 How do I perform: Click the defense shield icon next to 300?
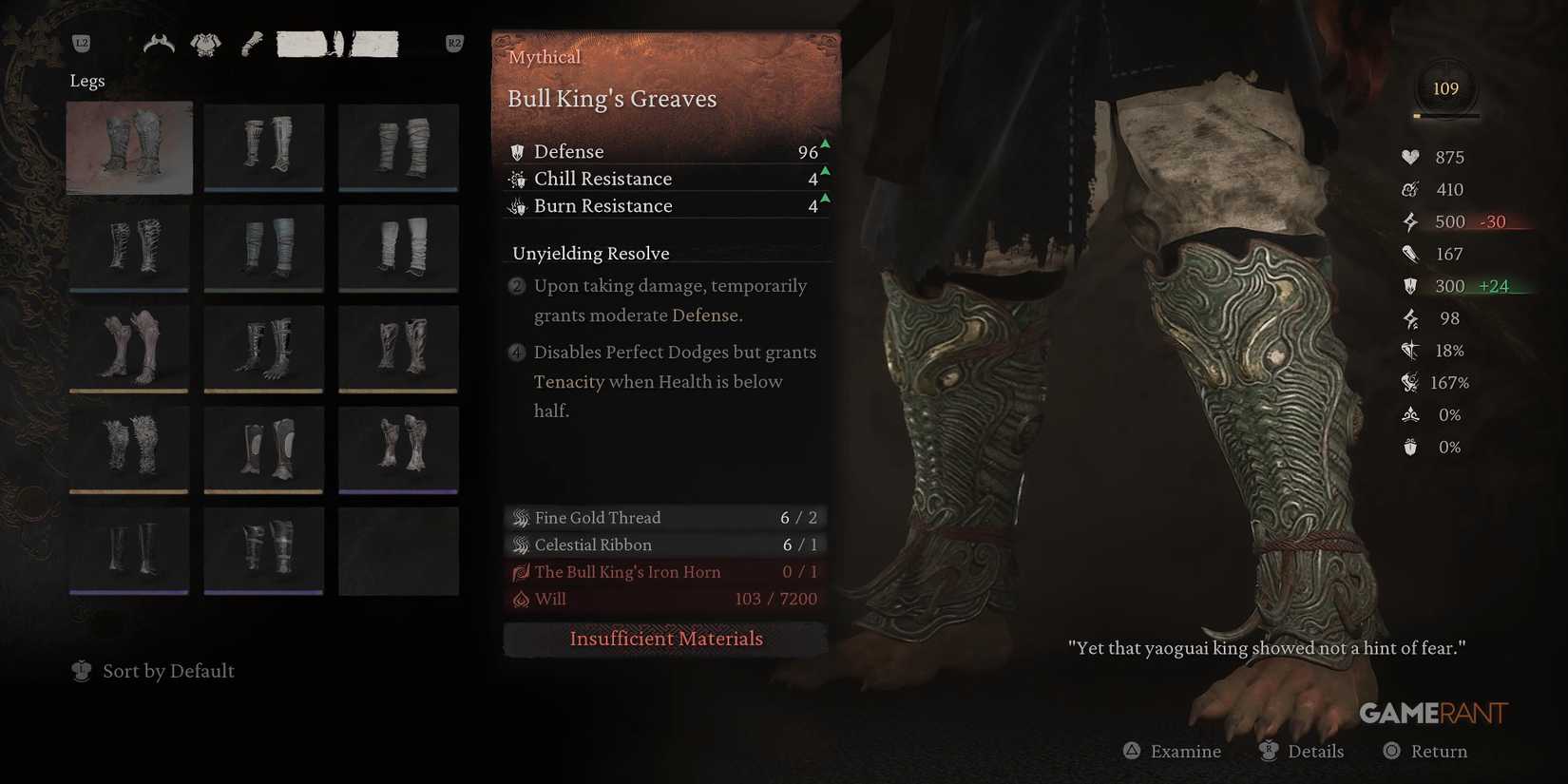tap(1410, 285)
